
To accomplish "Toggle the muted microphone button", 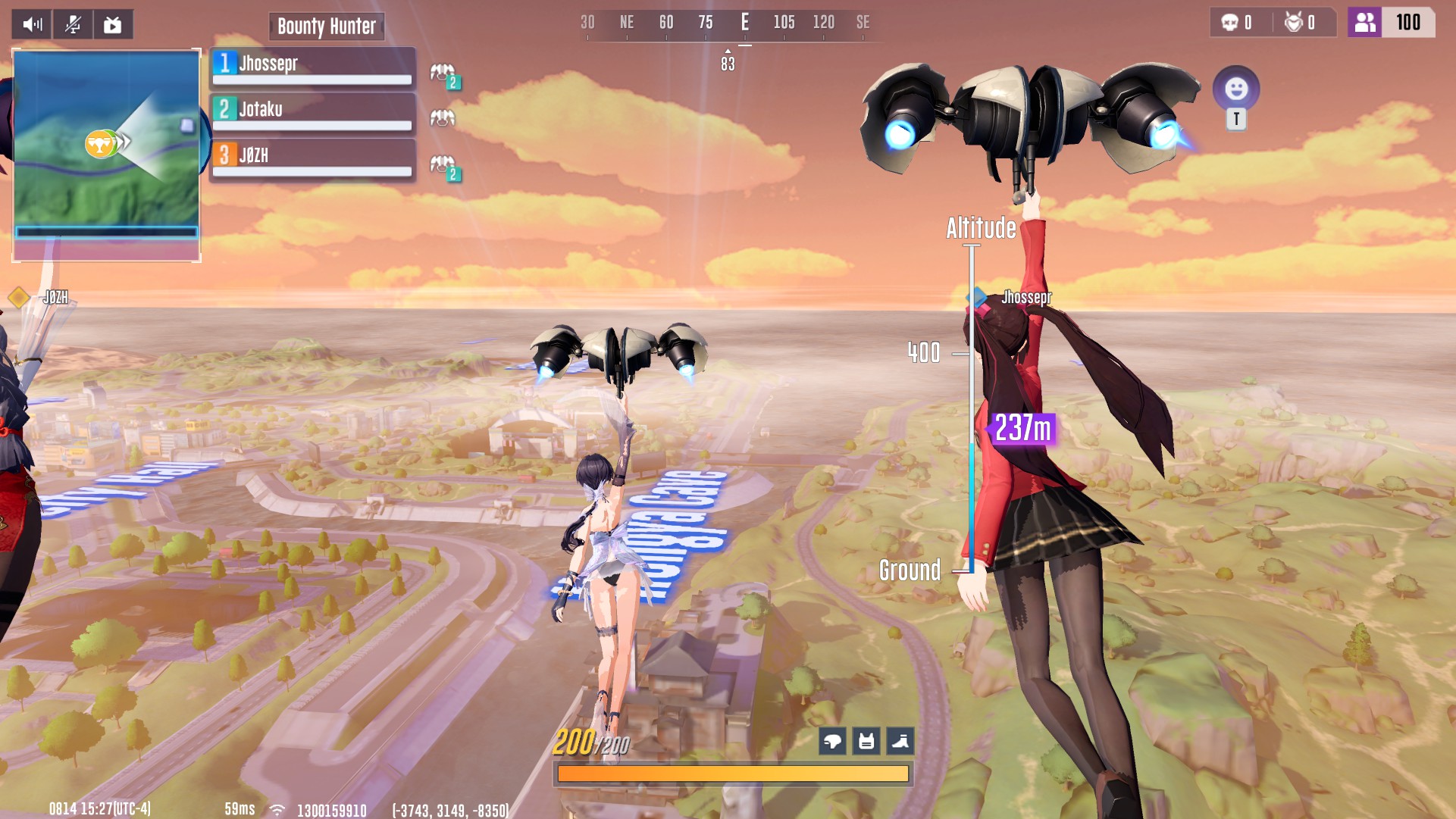I will (x=73, y=24).
